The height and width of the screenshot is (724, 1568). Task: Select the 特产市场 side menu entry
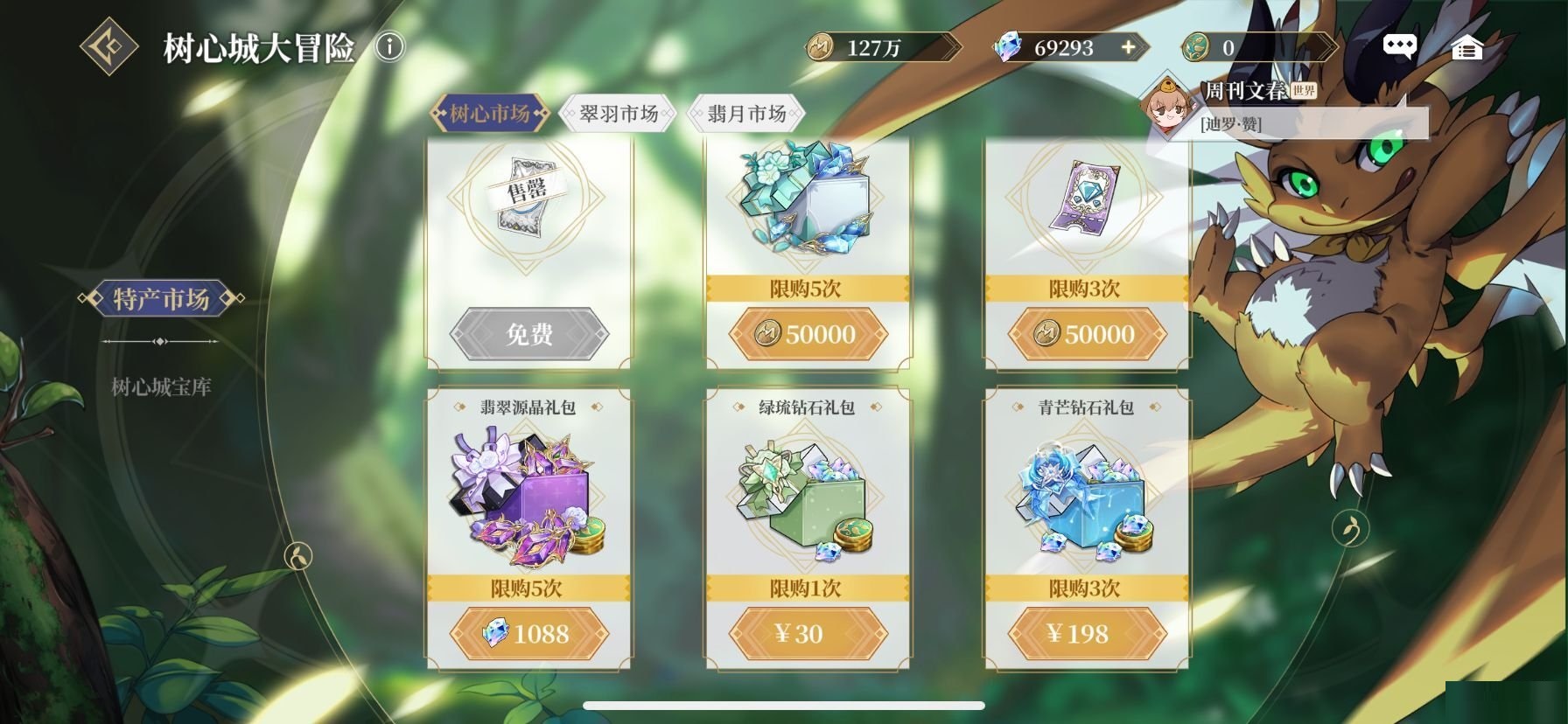[x=161, y=299]
